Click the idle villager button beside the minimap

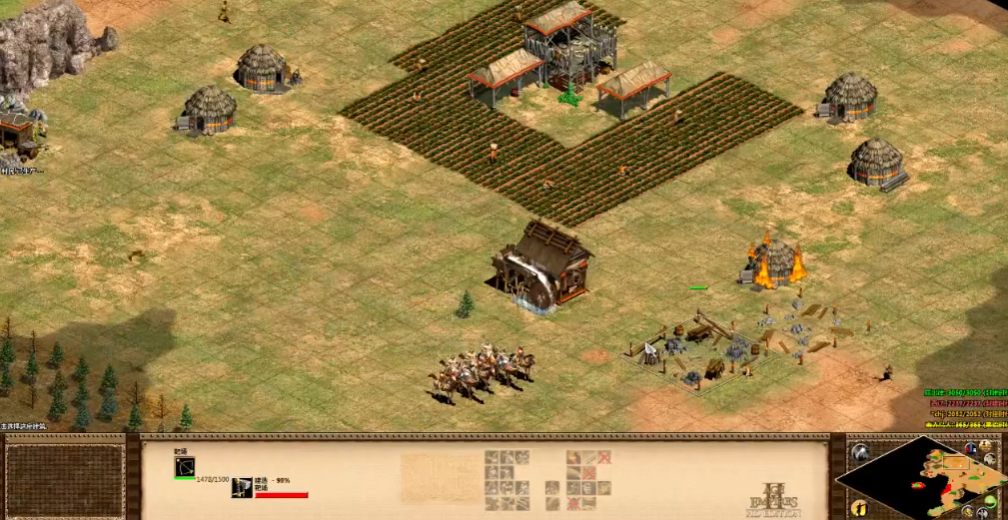(858, 510)
